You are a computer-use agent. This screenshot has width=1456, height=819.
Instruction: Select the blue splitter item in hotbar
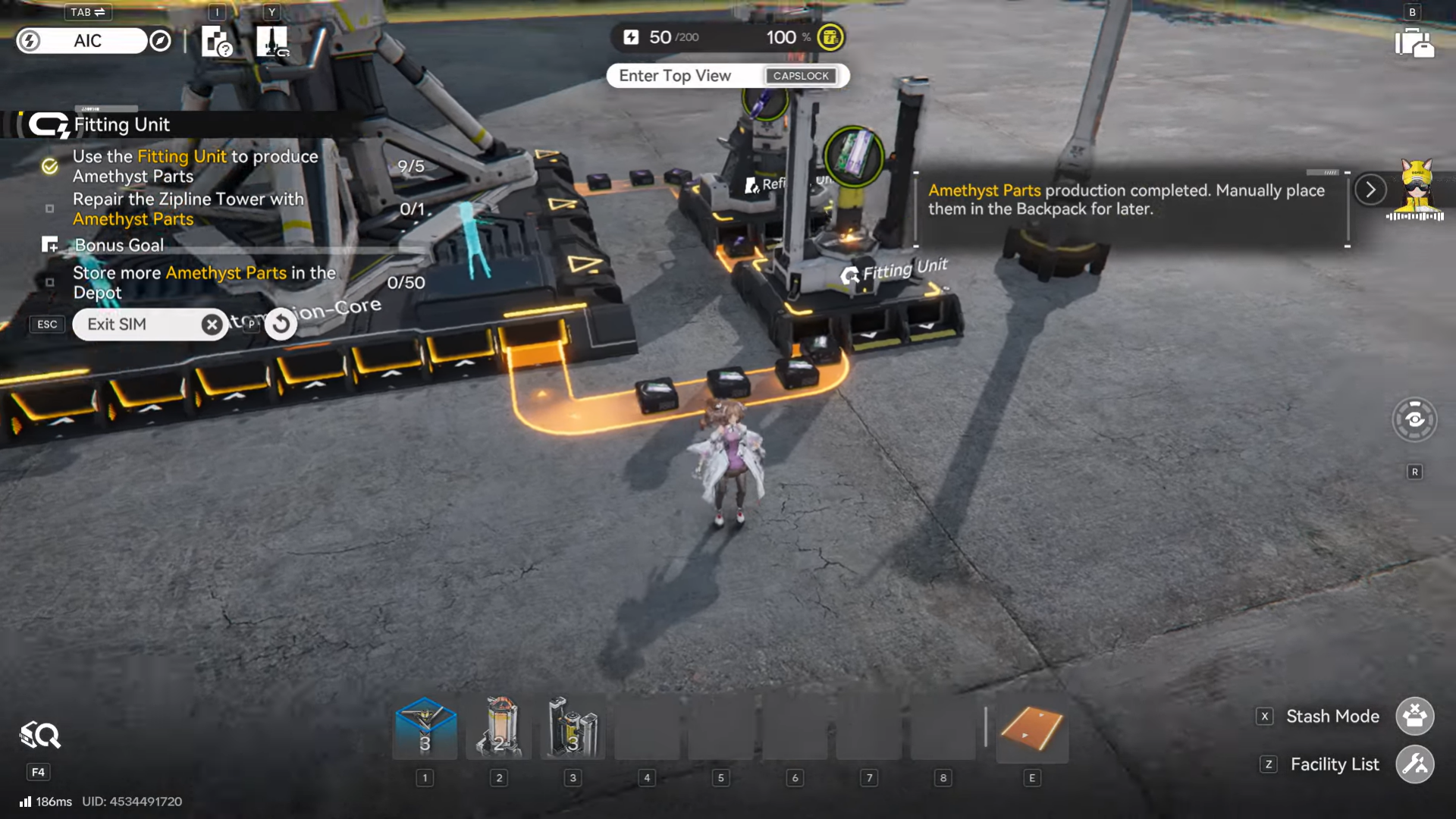(x=425, y=728)
